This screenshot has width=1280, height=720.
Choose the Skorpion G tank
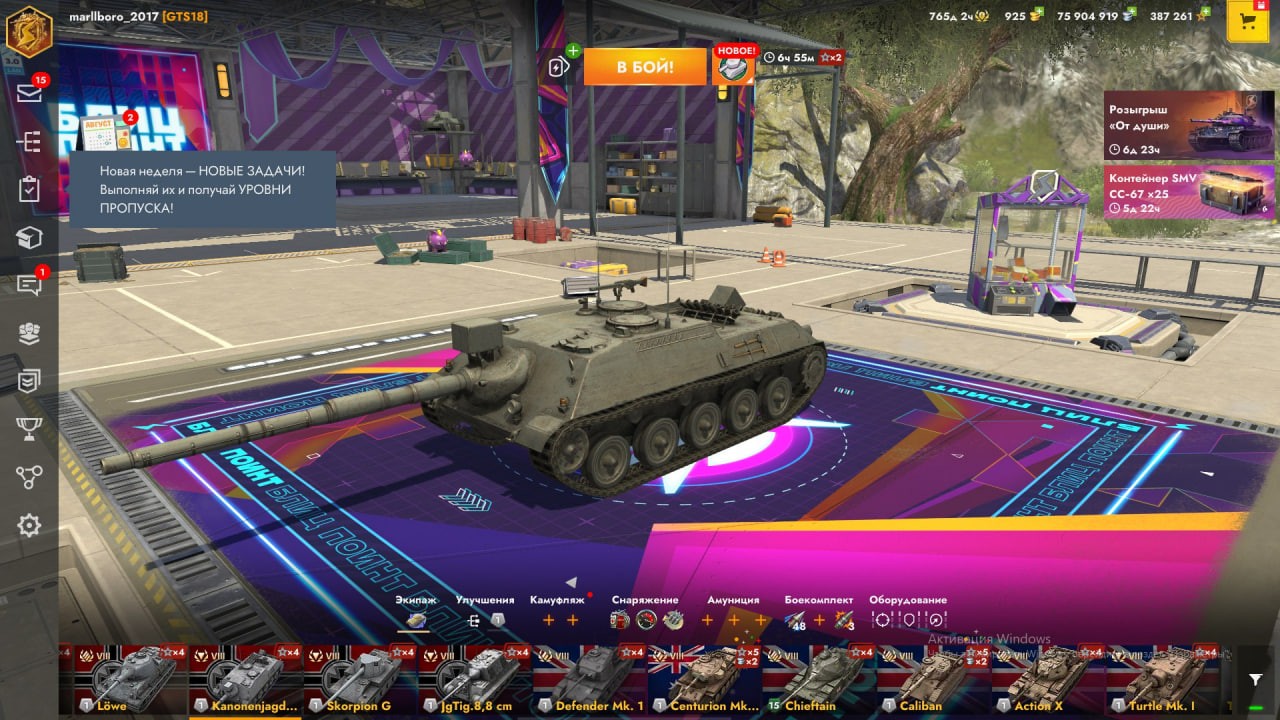pyautogui.click(x=360, y=680)
